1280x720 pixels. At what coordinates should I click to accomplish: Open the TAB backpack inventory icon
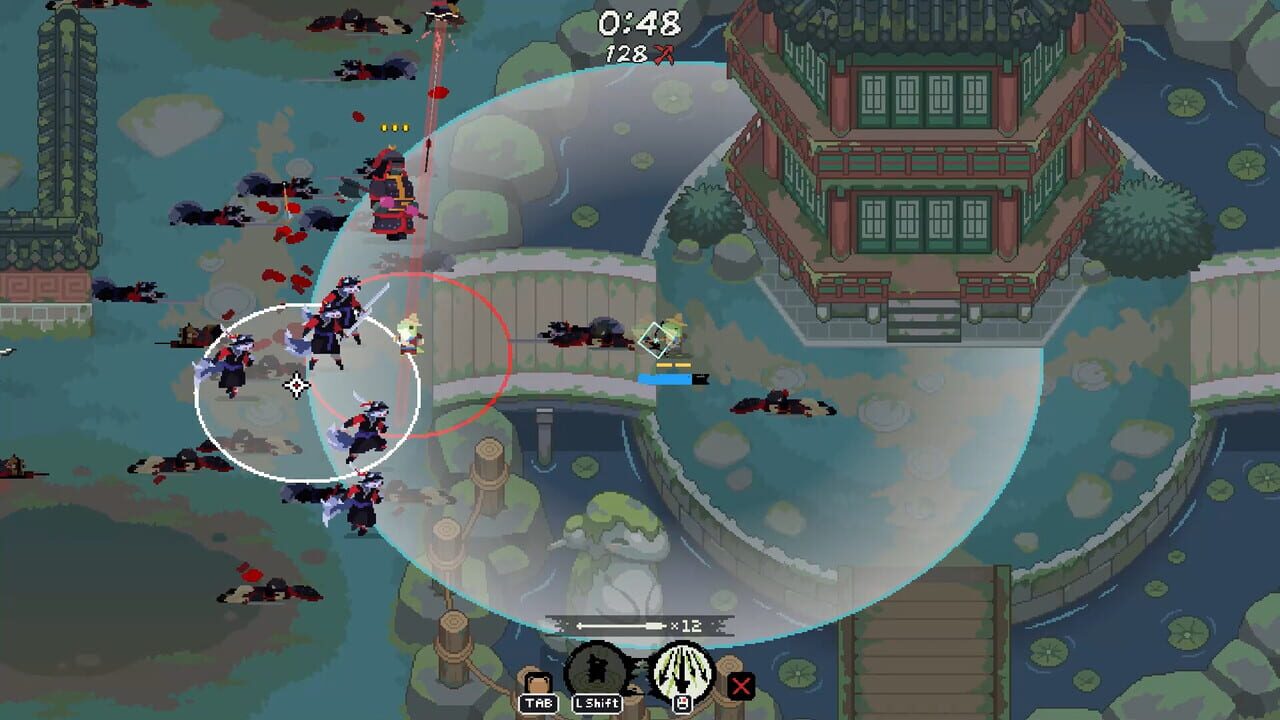coord(538,683)
